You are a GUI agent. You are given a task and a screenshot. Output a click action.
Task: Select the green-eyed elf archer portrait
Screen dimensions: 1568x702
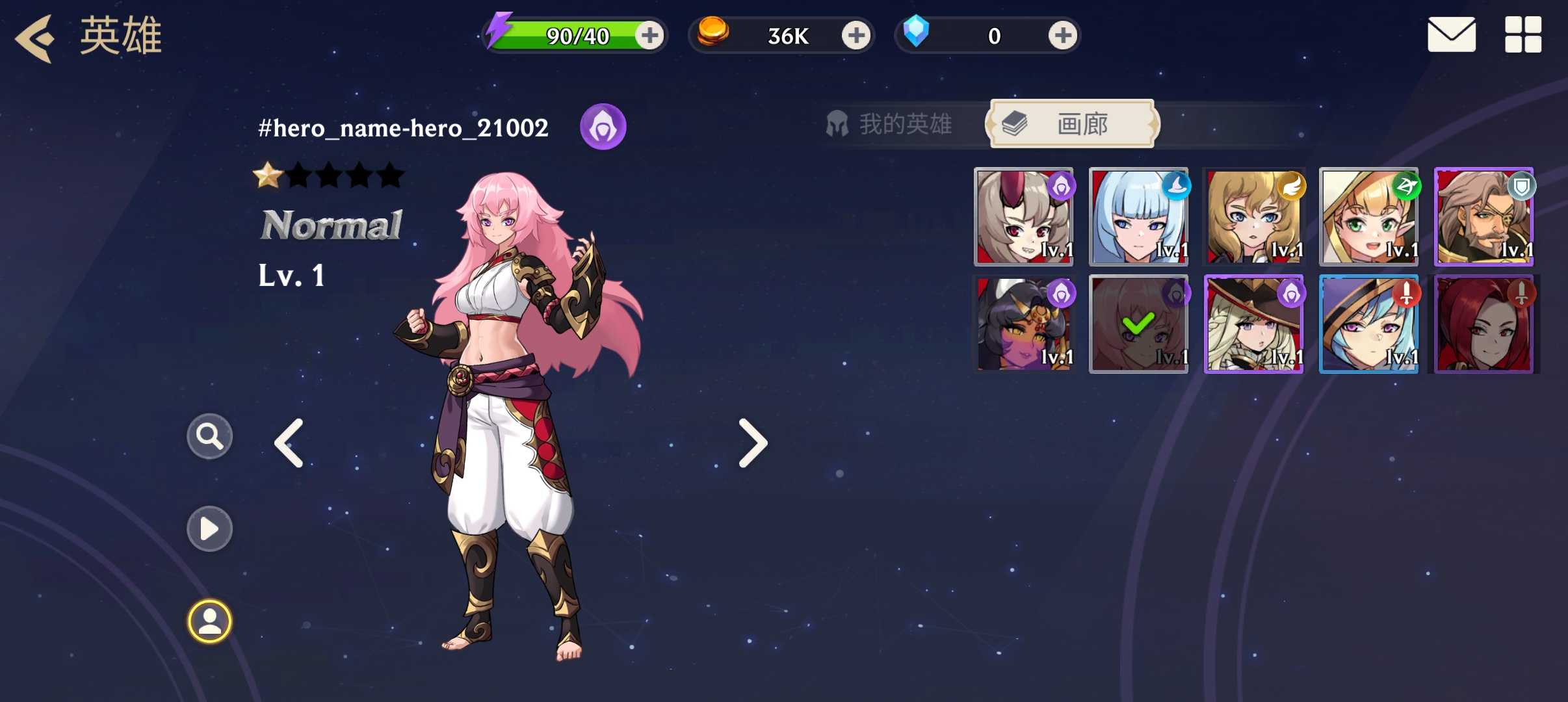pyautogui.click(x=1368, y=217)
